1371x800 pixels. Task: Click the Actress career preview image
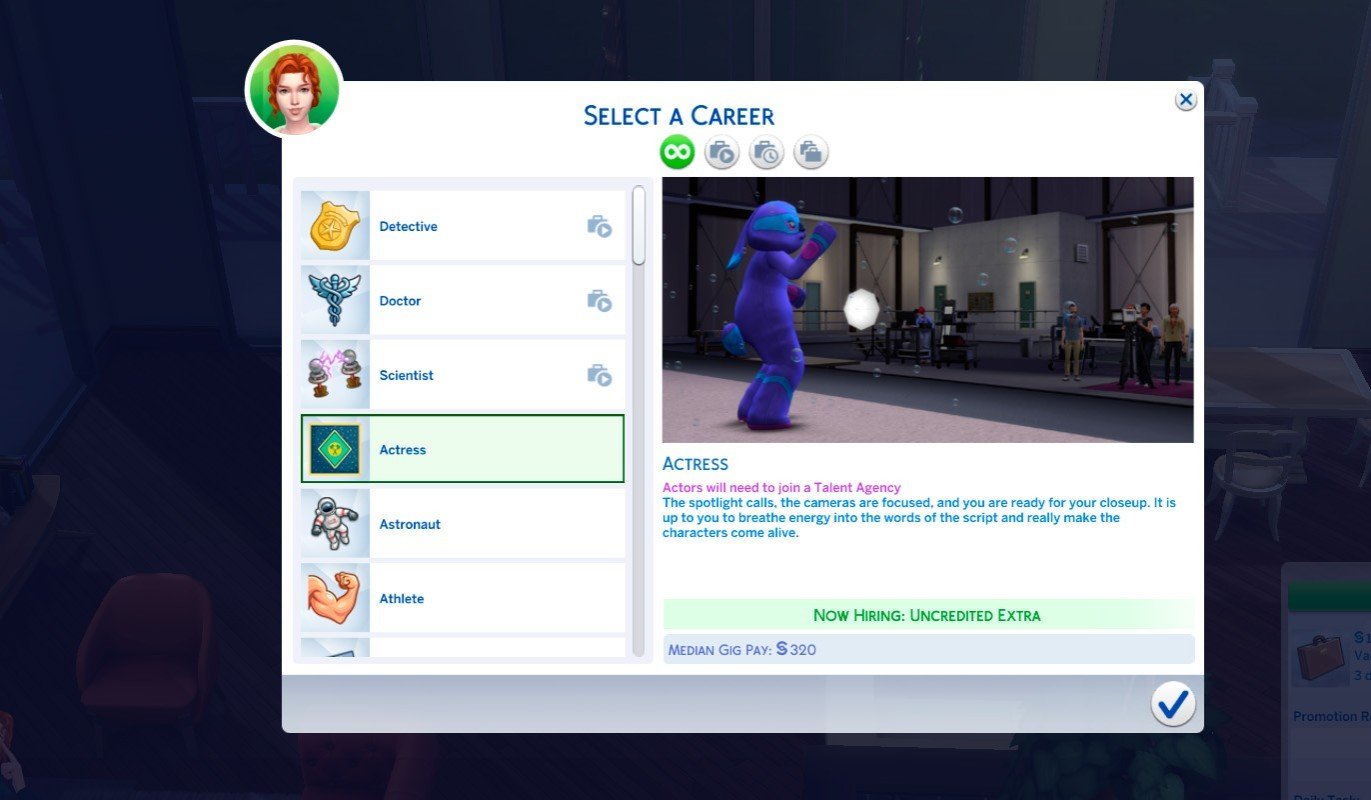[x=927, y=310]
